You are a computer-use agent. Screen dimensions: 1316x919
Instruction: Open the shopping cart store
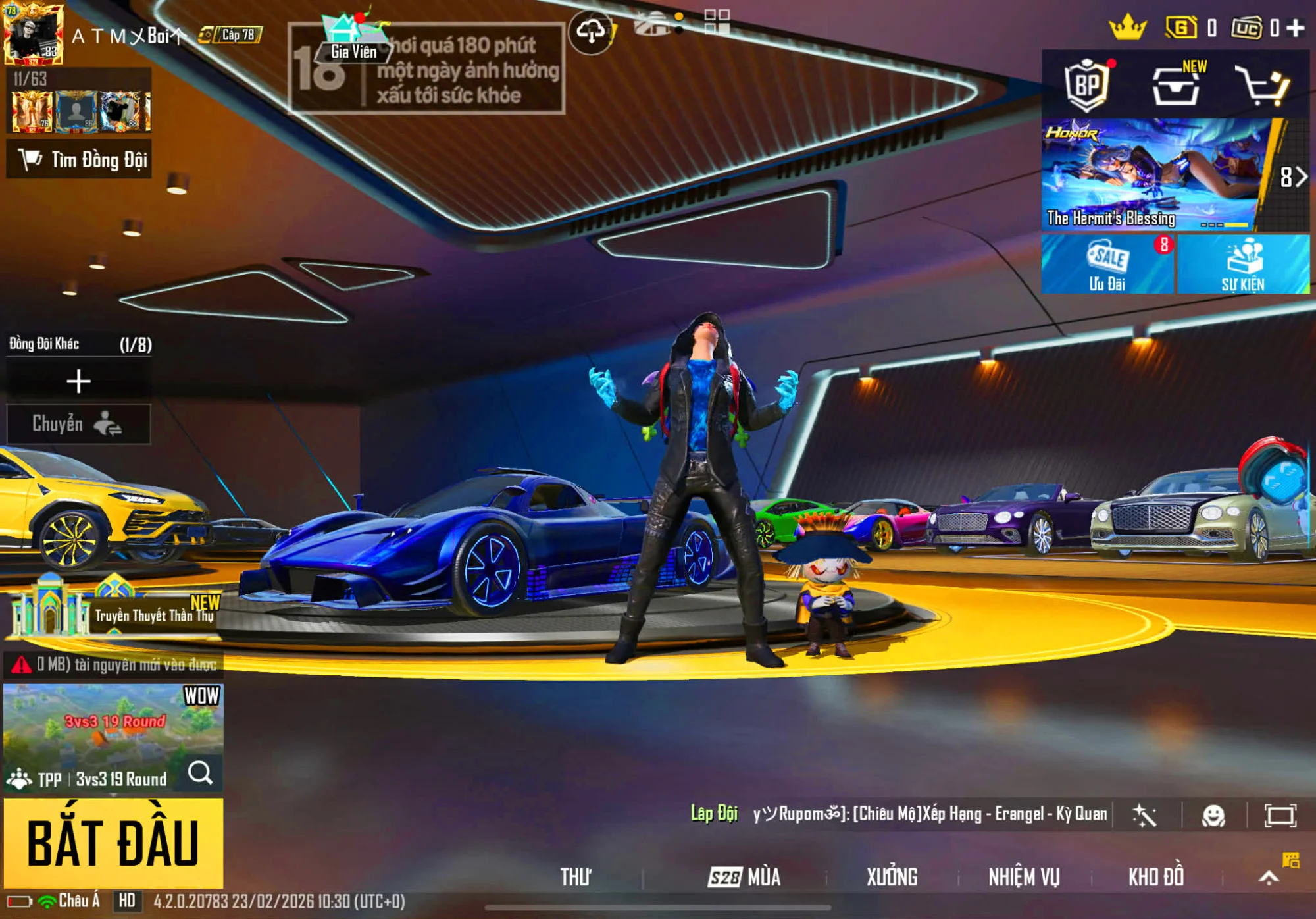tap(1263, 86)
